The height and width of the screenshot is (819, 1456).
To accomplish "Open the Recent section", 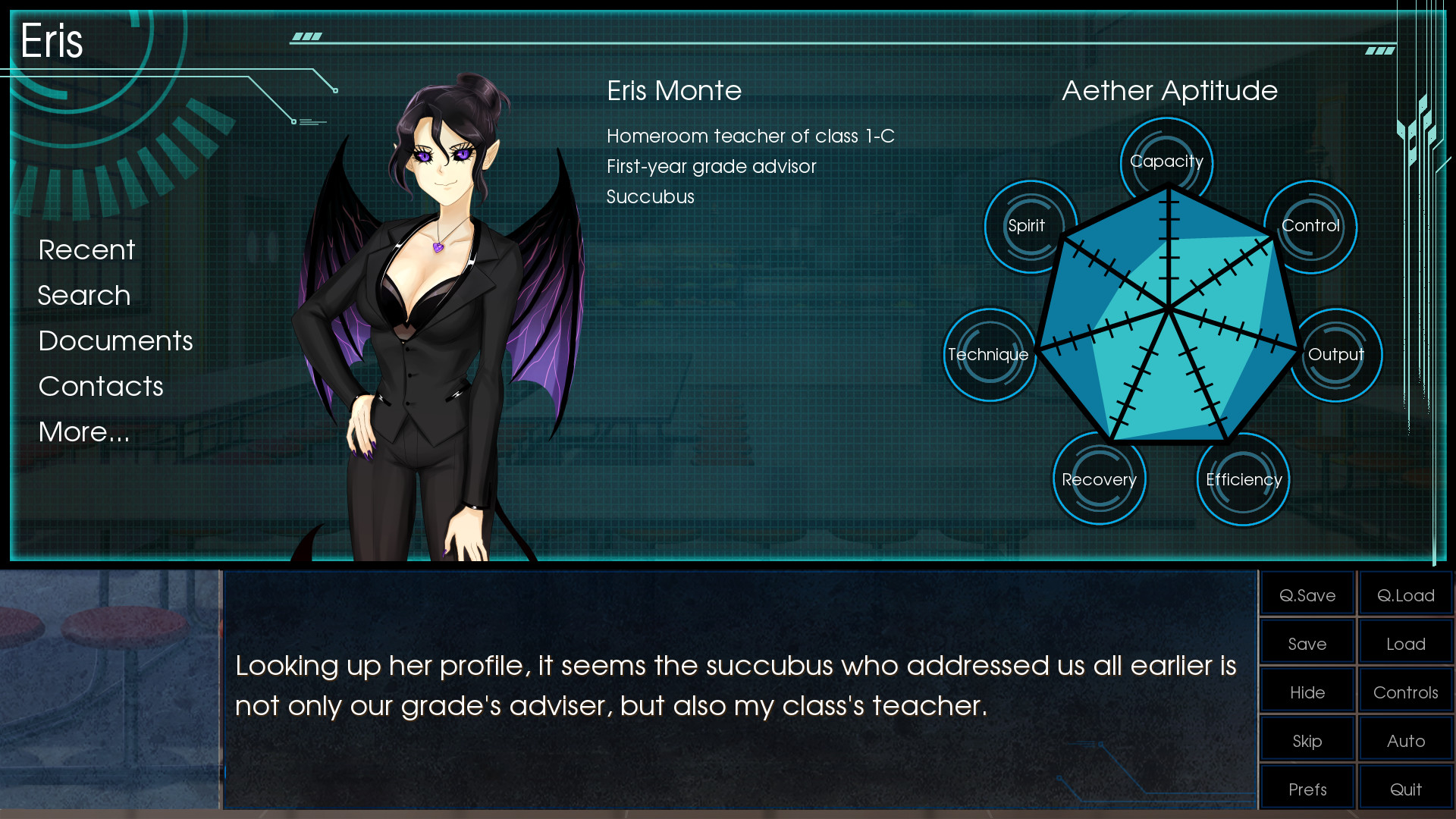I will 86,249.
